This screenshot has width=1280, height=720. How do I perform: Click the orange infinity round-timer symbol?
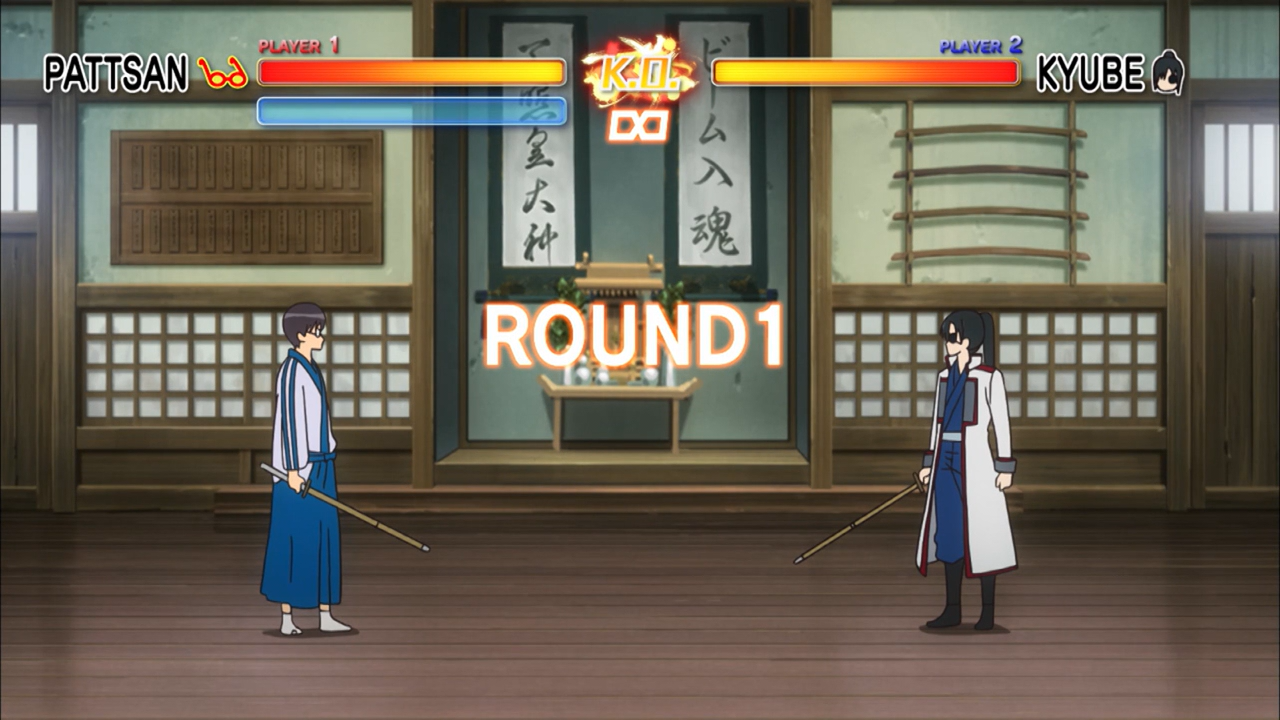click(x=637, y=125)
